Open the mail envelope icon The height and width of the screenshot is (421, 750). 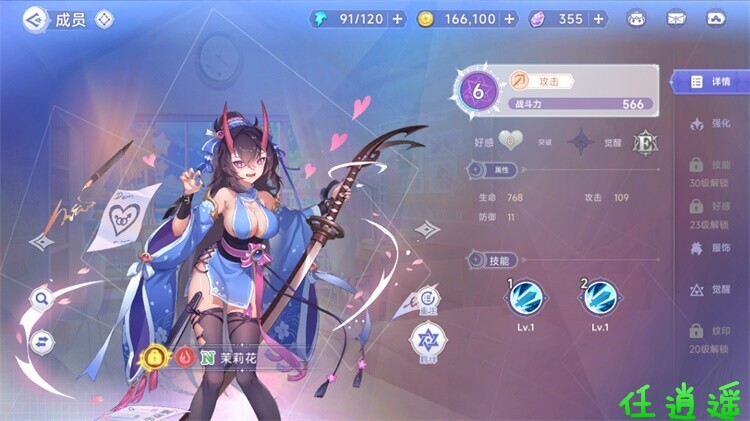[x=676, y=19]
